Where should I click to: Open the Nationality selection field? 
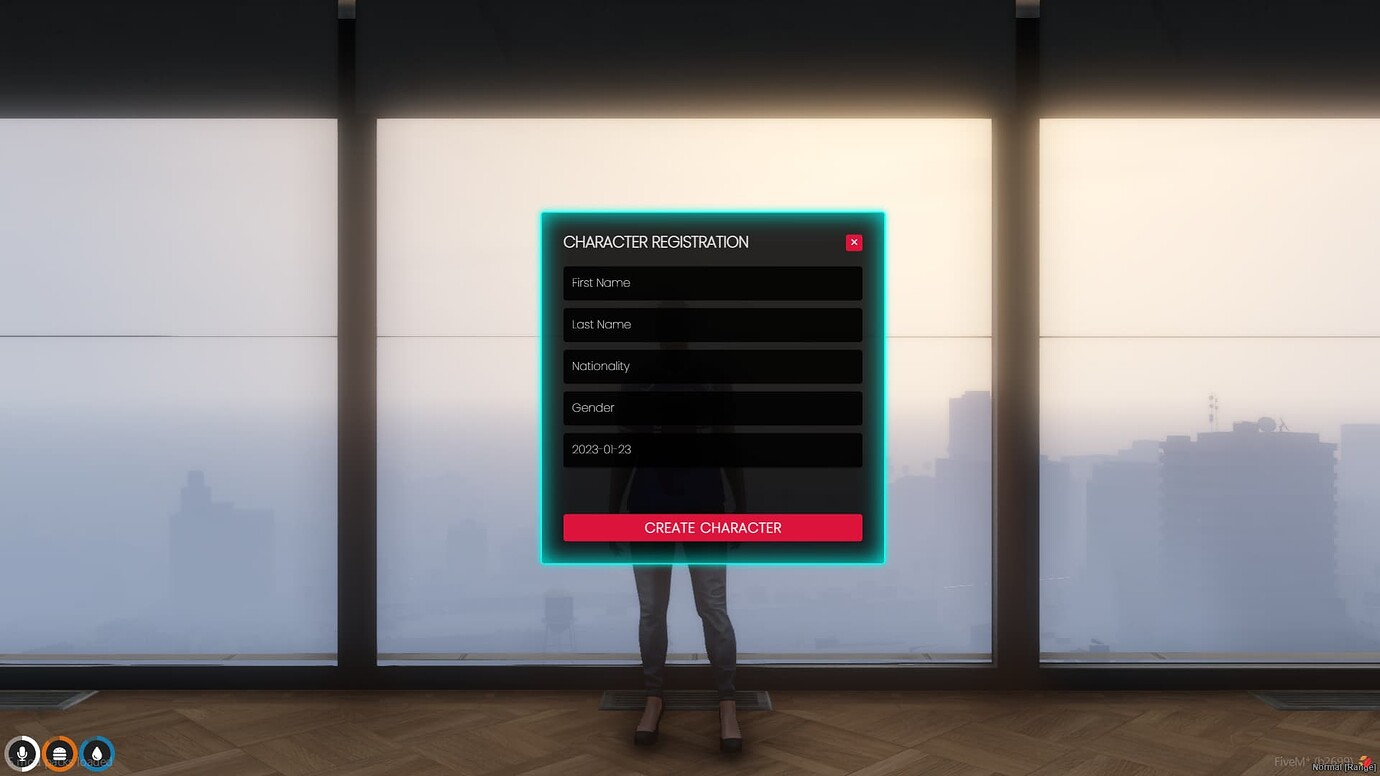tap(712, 366)
